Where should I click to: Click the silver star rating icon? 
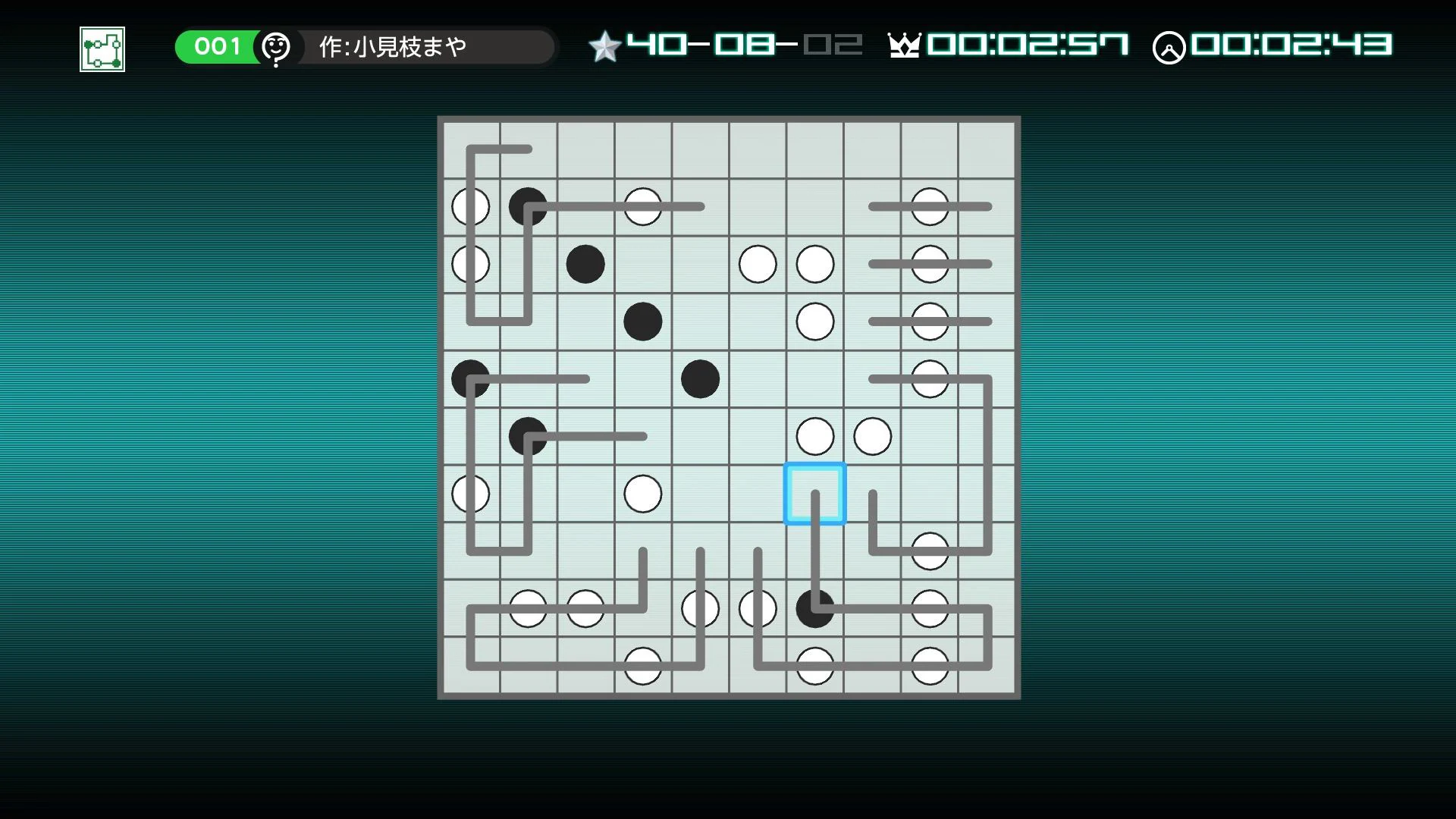click(x=604, y=45)
